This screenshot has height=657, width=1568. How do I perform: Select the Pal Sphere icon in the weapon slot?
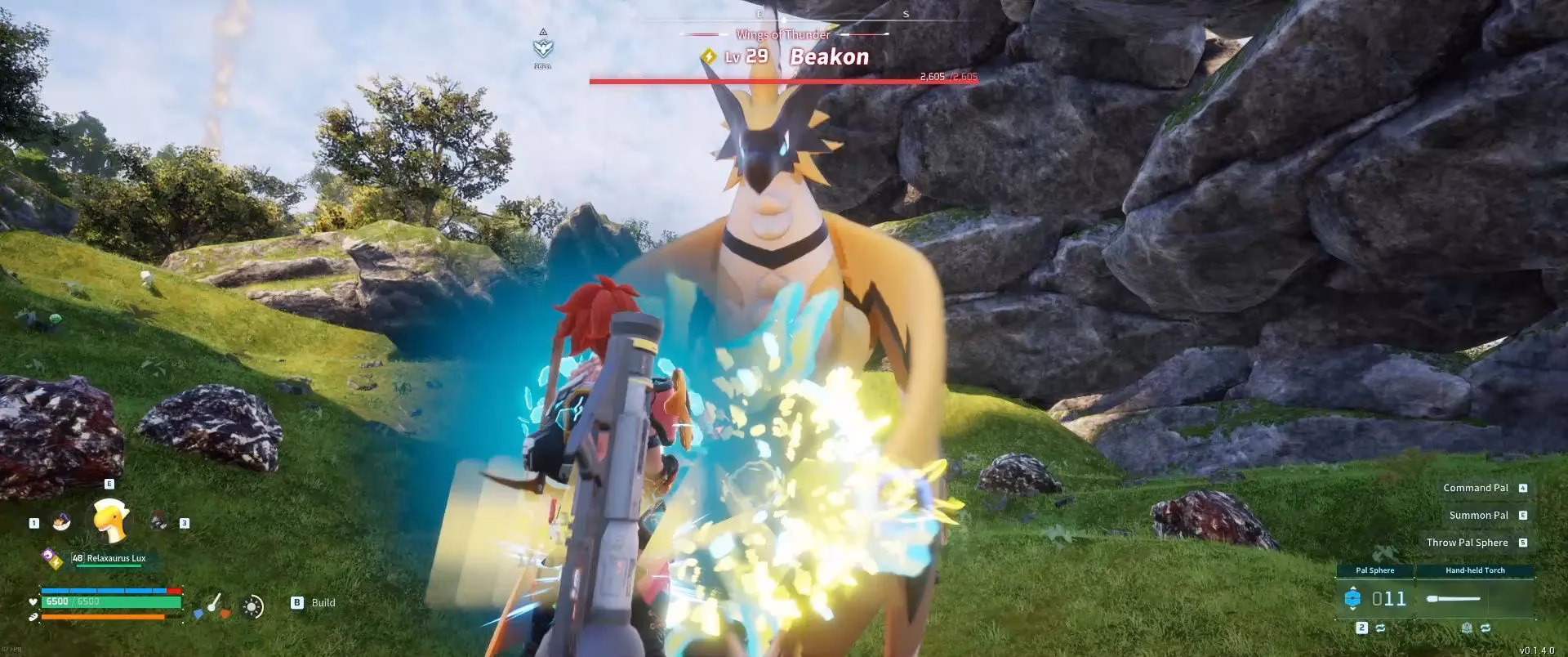pyautogui.click(x=1352, y=598)
